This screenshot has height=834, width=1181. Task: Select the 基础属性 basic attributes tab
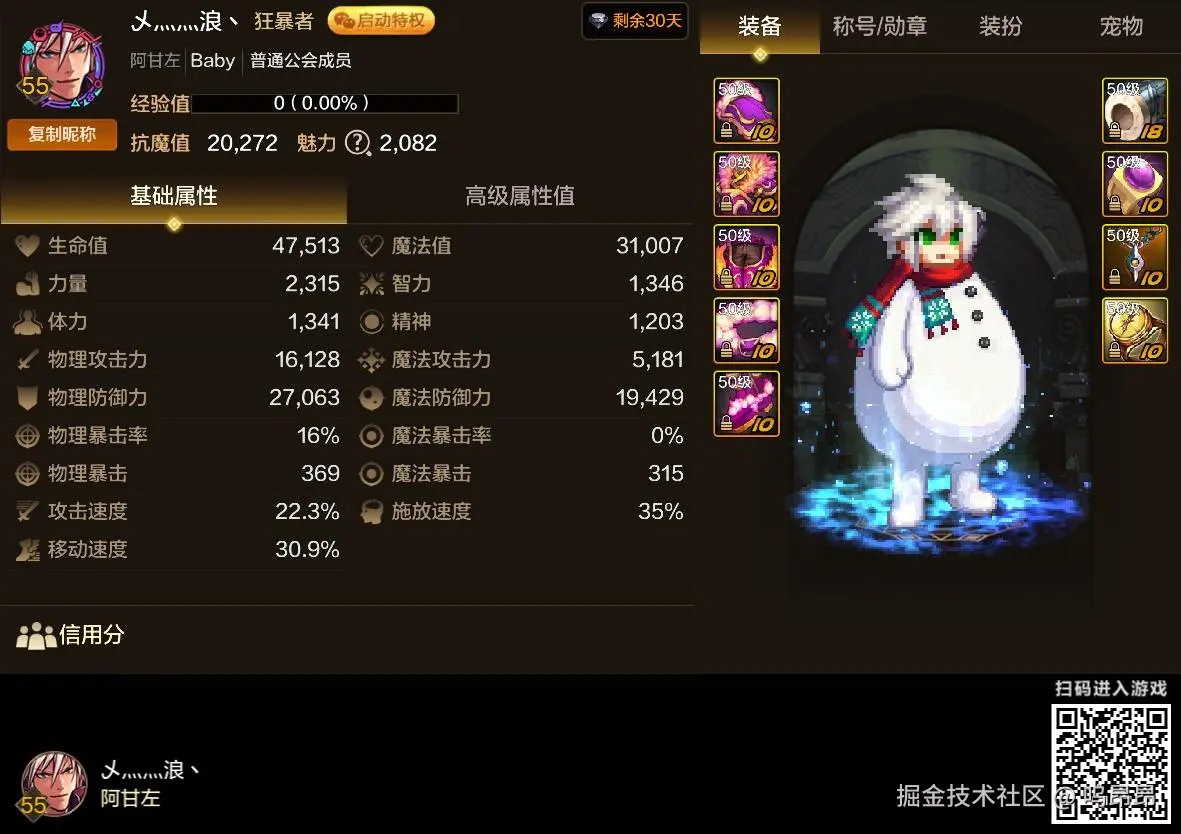point(174,196)
